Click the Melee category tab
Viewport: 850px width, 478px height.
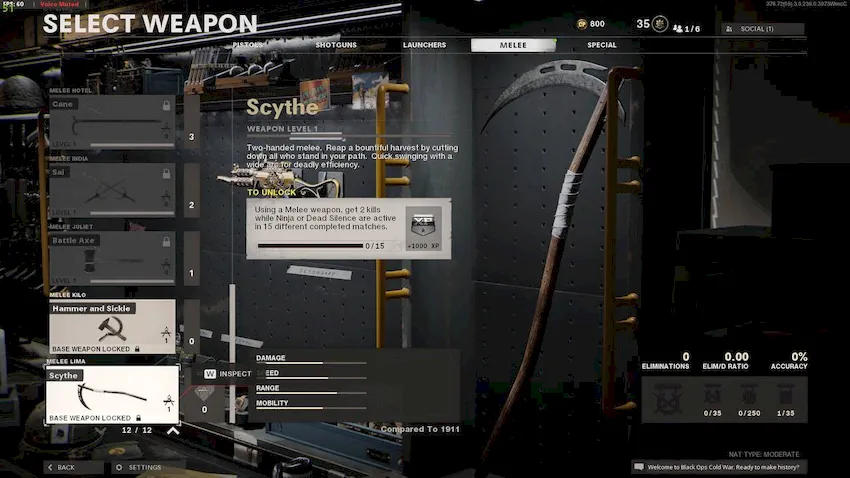[513, 45]
